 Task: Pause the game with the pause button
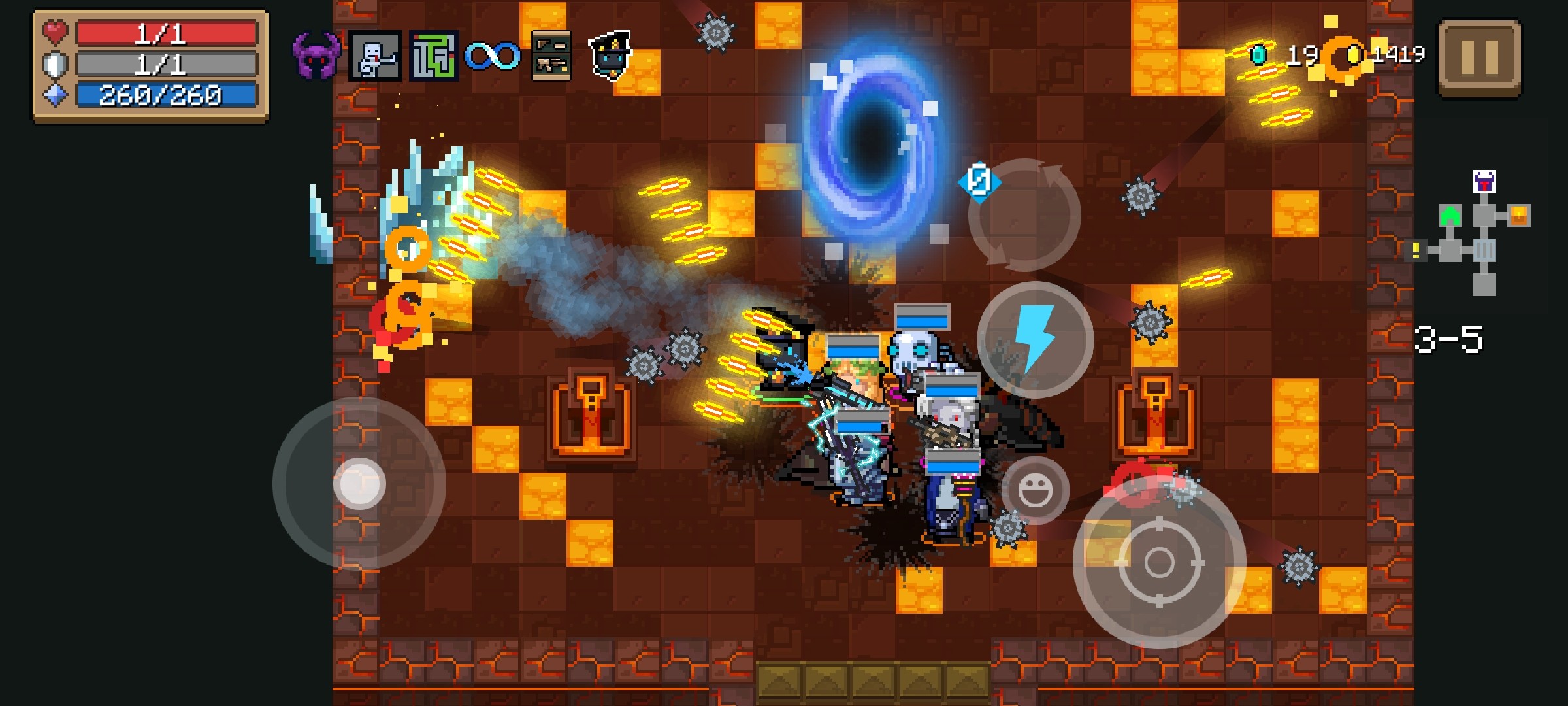[x=1479, y=58]
